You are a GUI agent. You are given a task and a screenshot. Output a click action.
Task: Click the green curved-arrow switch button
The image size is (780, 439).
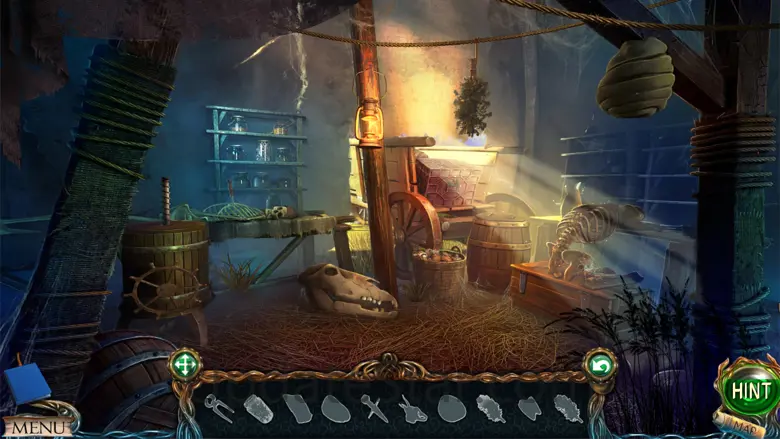click(x=600, y=366)
